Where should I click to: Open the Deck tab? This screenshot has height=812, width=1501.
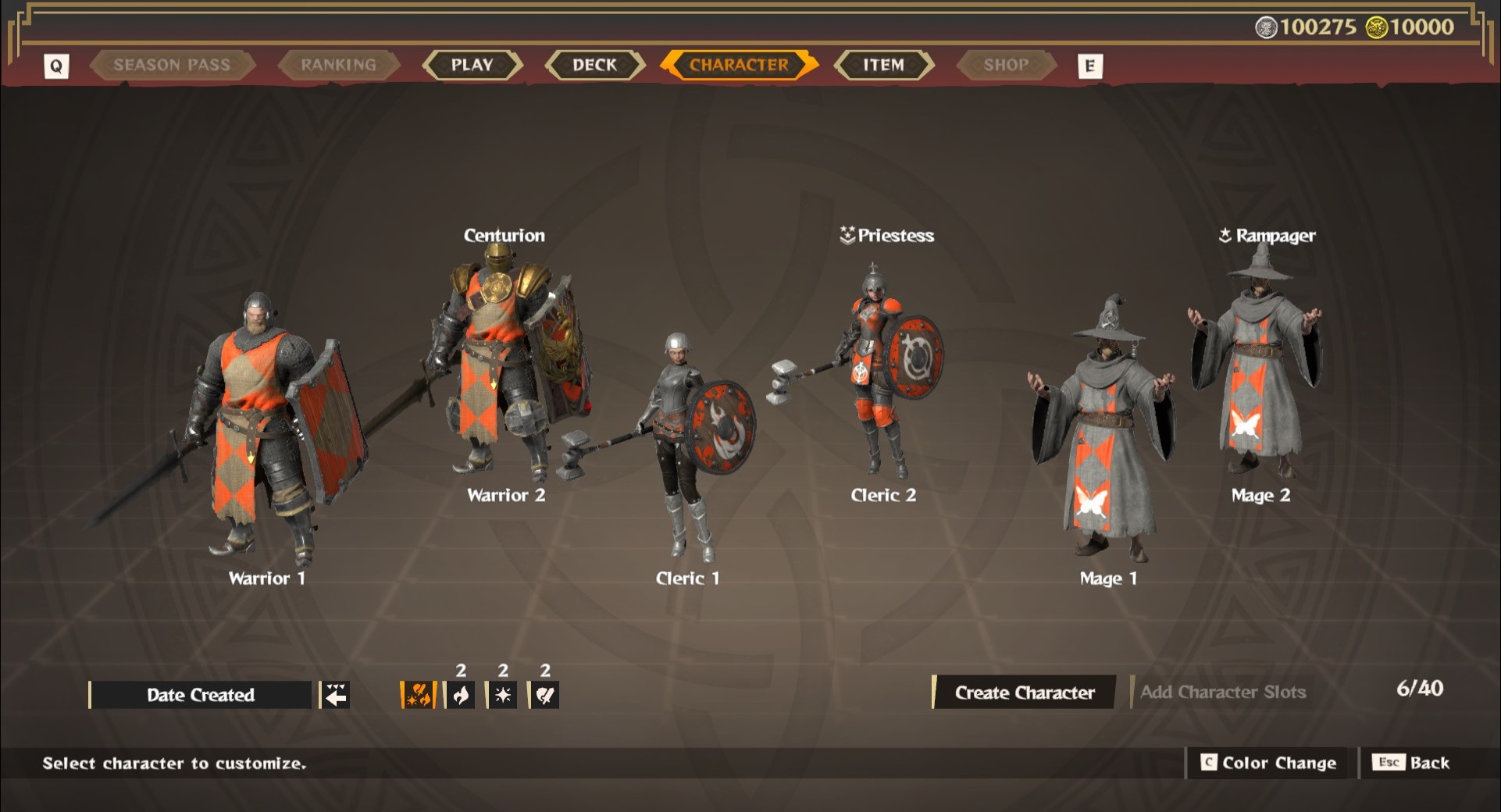[x=594, y=65]
